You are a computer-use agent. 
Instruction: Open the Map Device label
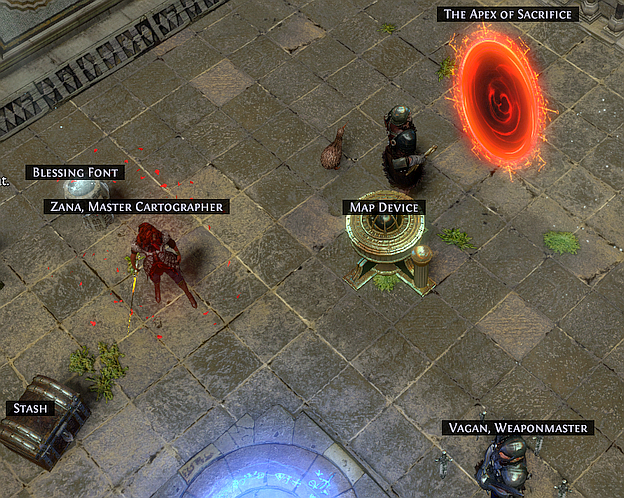(384, 207)
